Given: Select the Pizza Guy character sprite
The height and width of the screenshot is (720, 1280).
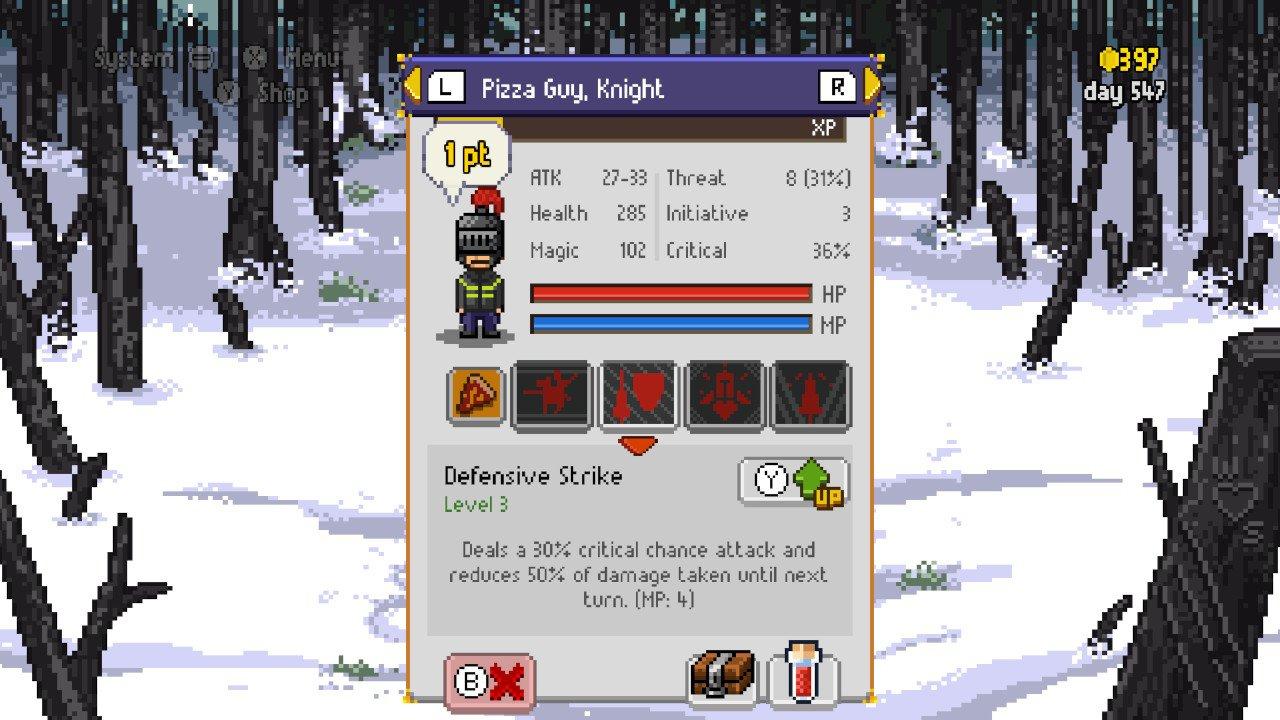Looking at the screenshot, I should 478,265.
